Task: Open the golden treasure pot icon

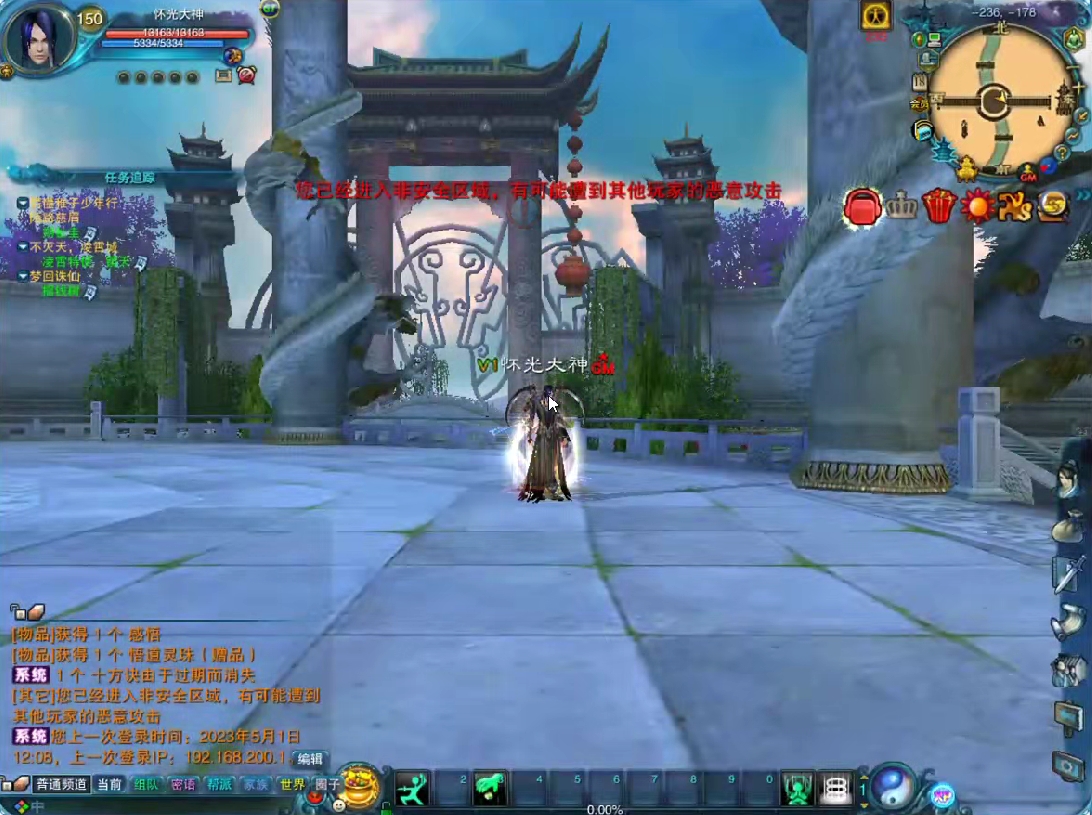Action: 358,784
